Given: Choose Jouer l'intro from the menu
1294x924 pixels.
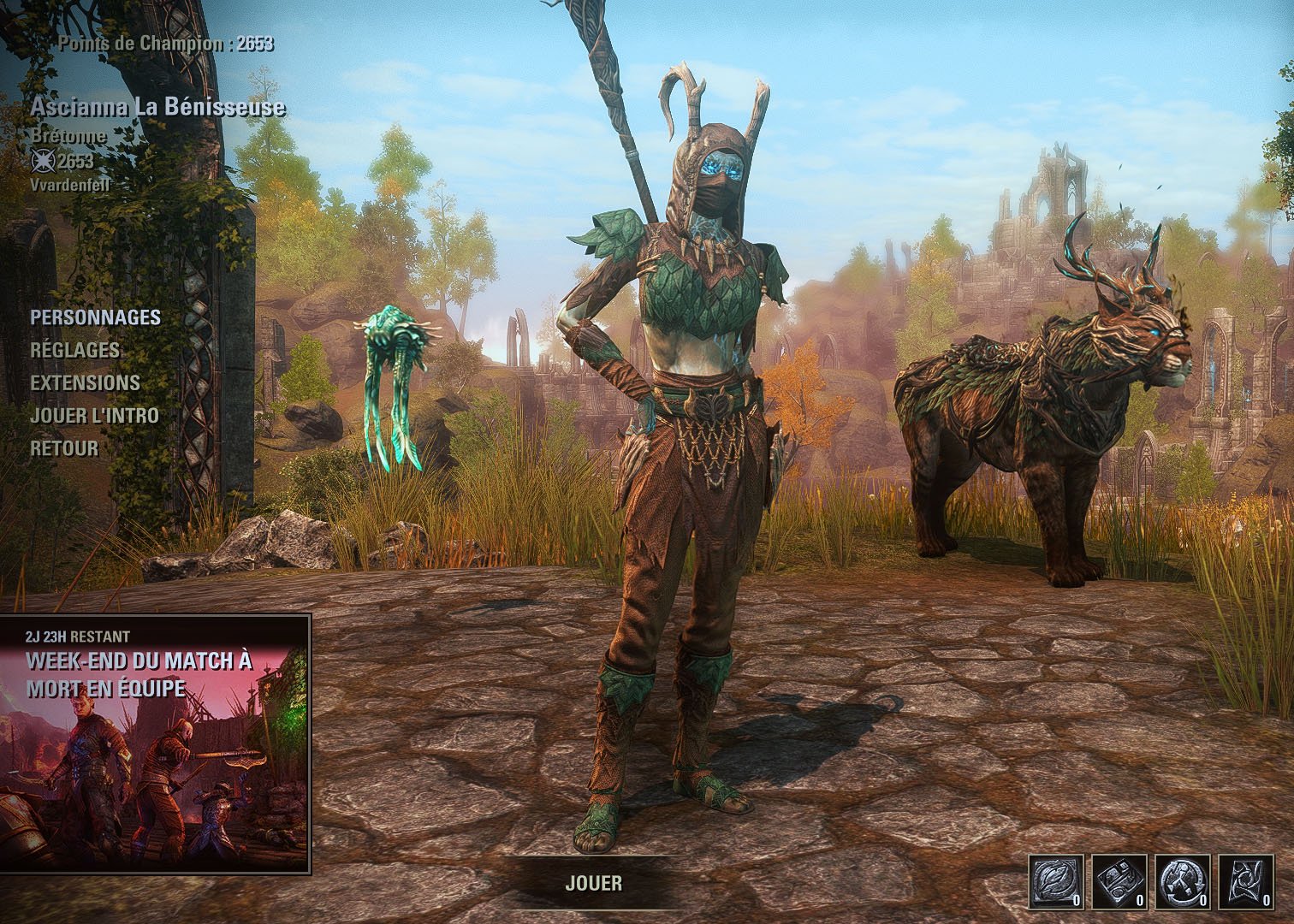Looking at the screenshot, I should (x=94, y=415).
